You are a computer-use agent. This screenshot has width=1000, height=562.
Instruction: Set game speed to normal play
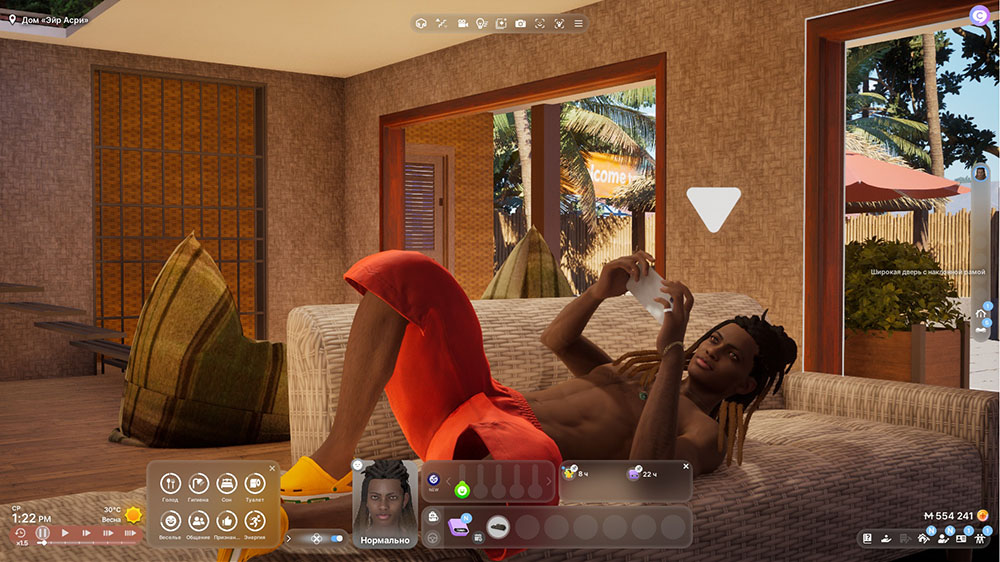coord(65,533)
